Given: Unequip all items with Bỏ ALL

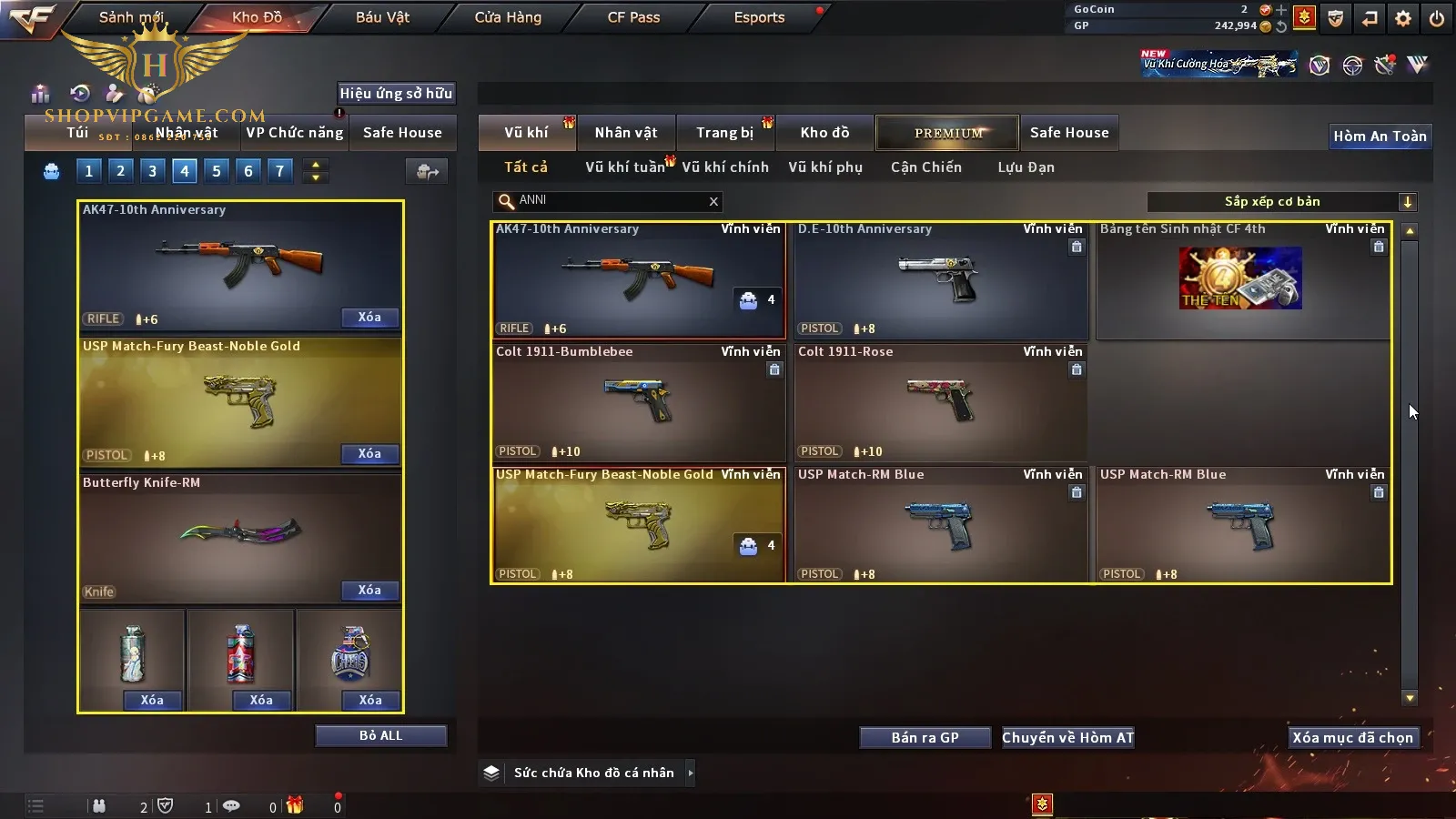Looking at the screenshot, I should 380,735.
